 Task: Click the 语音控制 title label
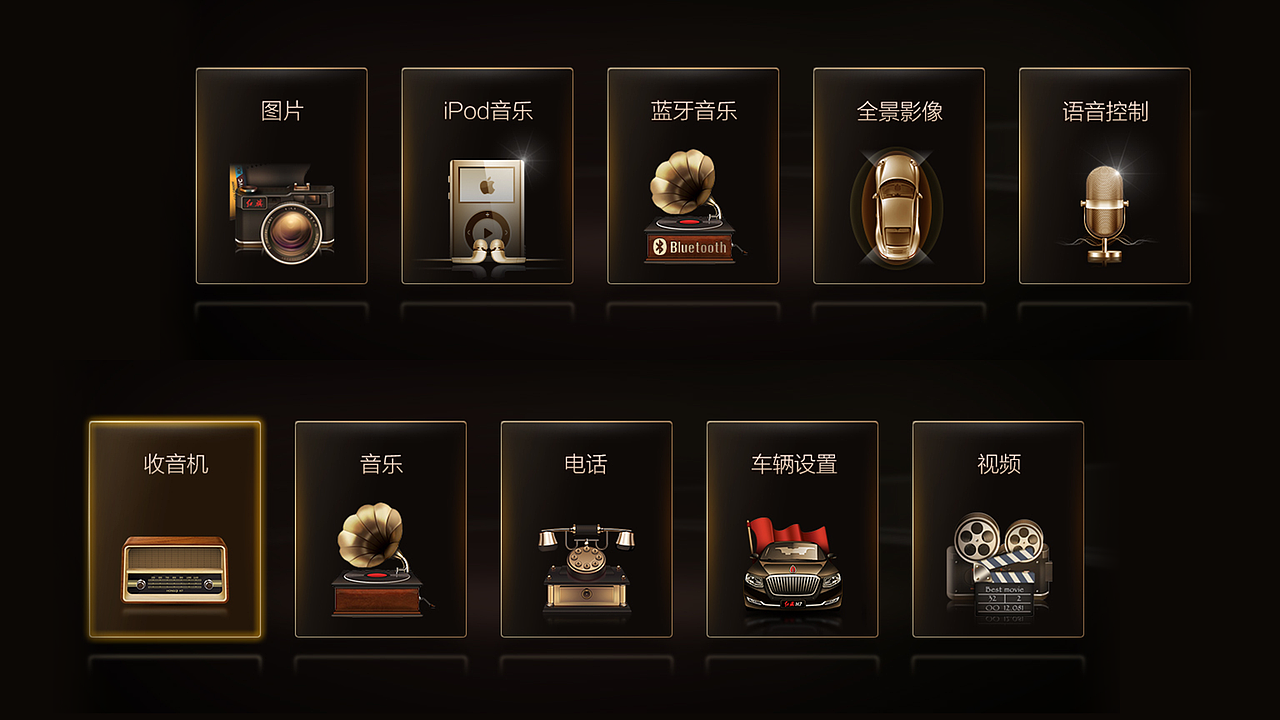[1104, 111]
